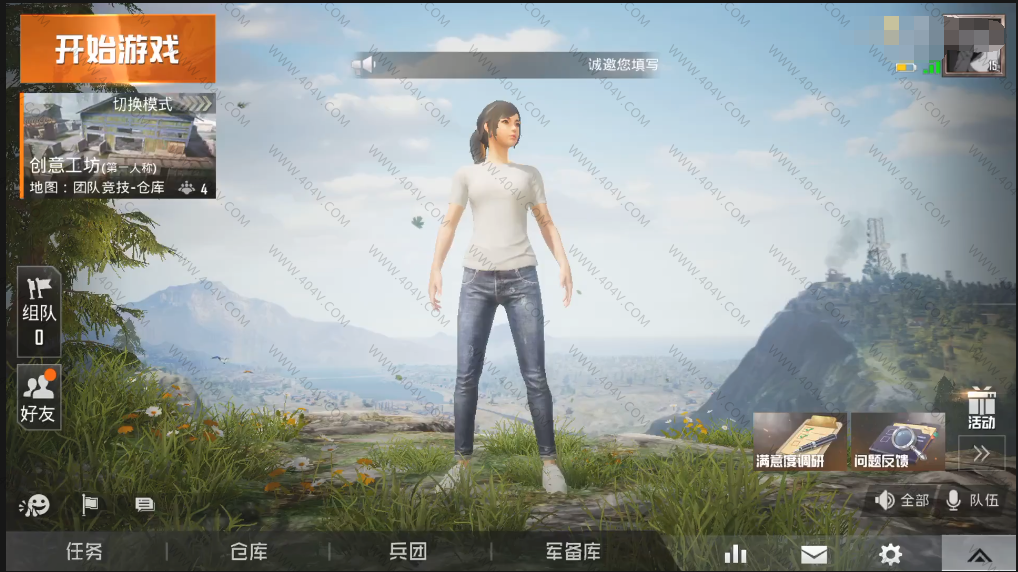
Task: Open the 兵团 clan menu
Action: (x=408, y=552)
